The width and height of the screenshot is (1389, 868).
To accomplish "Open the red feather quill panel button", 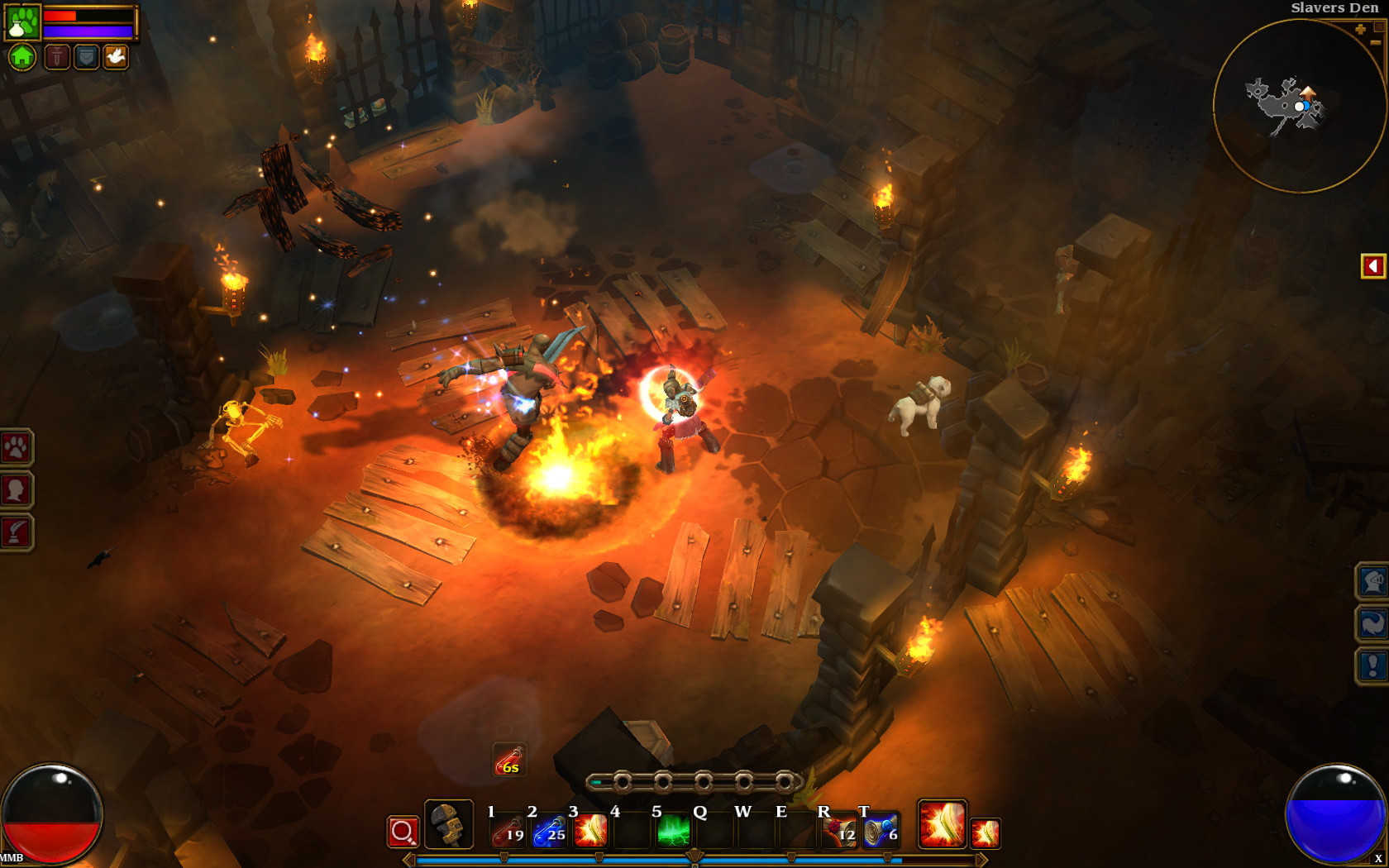I will (x=16, y=532).
